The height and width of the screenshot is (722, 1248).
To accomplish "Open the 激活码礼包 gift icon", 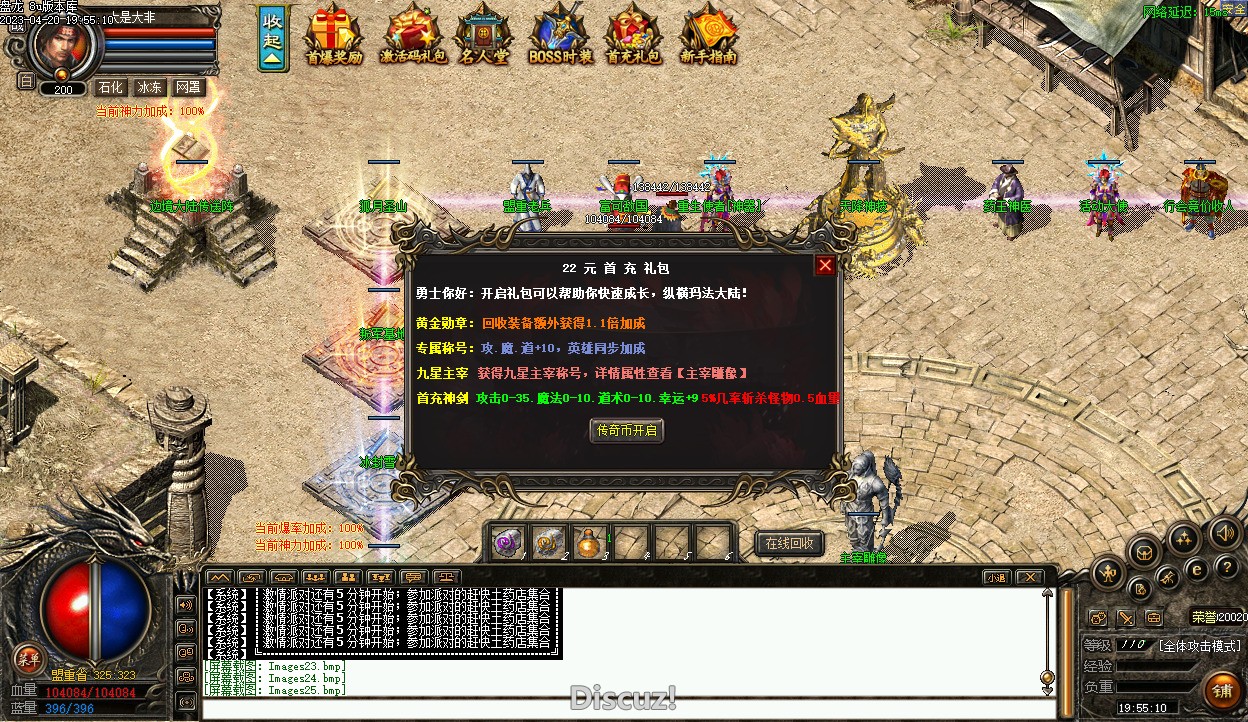I will coord(413,36).
